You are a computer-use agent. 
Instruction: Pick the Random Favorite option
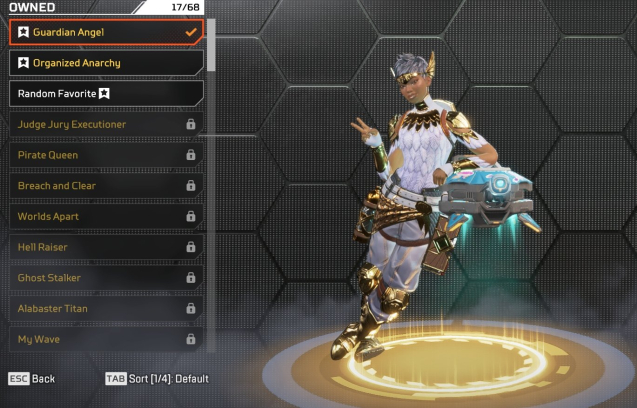(106, 93)
